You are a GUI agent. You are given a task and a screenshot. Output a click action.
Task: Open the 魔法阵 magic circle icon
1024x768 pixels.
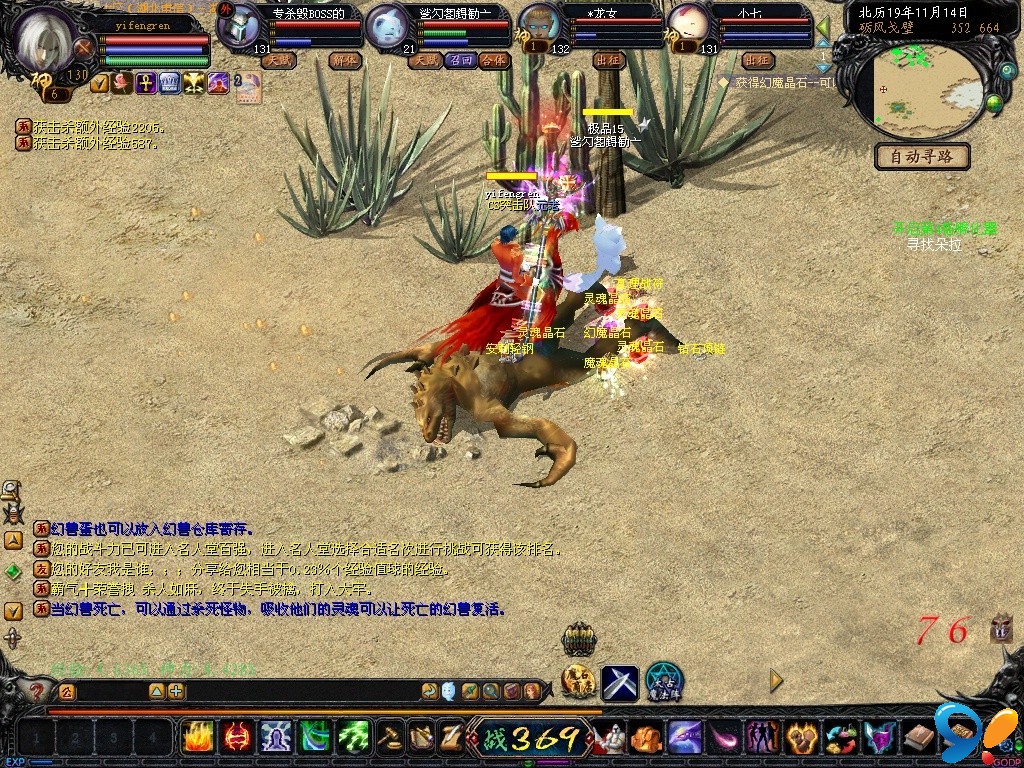coord(663,681)
